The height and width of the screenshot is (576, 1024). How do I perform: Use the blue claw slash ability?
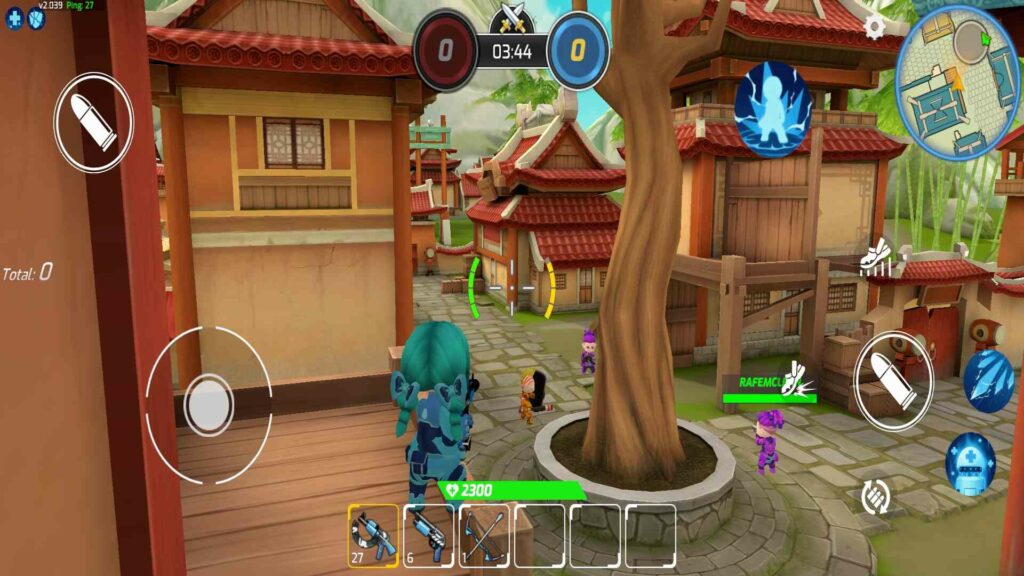(x=988, y=381)
